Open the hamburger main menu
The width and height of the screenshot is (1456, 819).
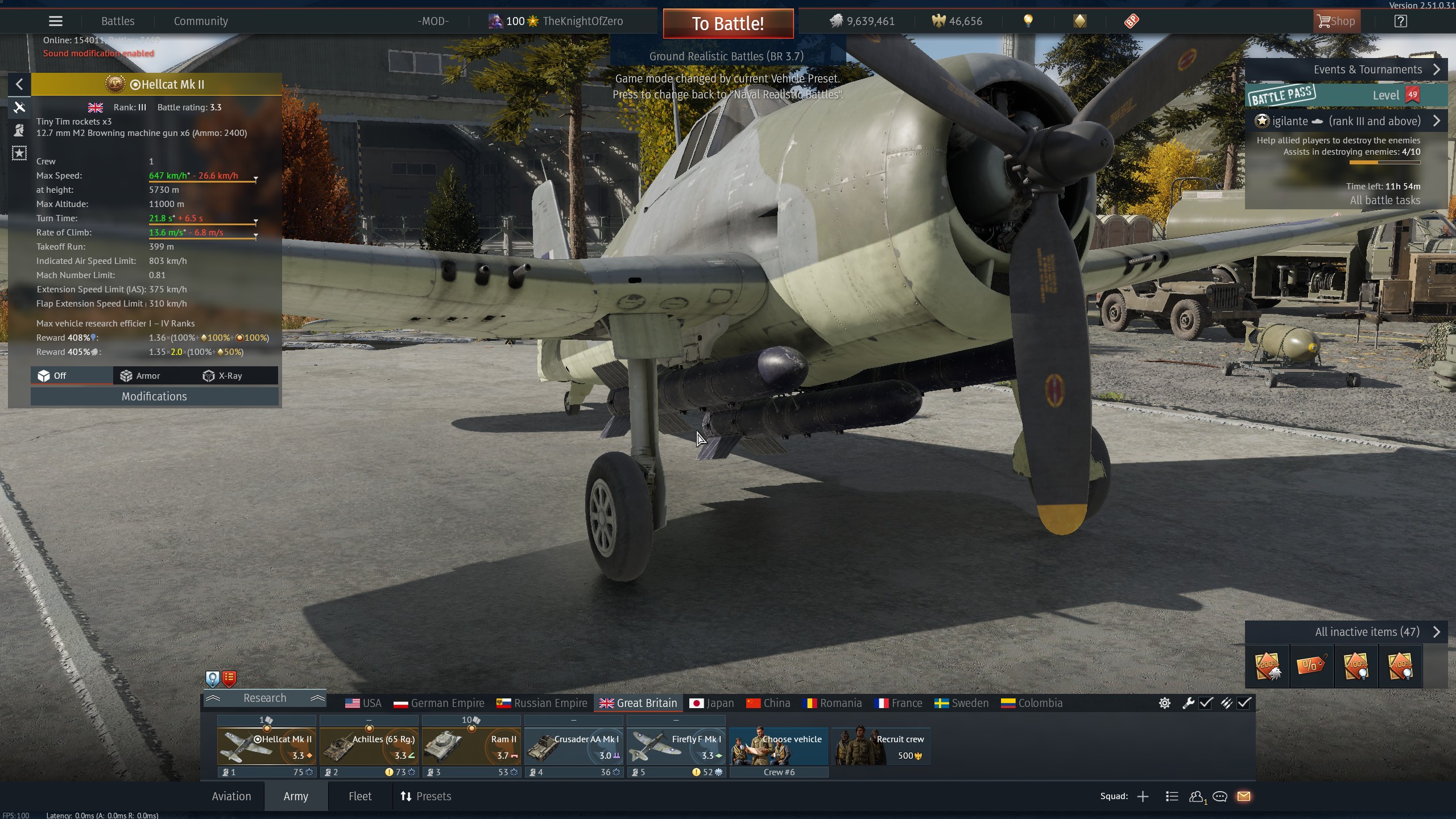[55, 22]
